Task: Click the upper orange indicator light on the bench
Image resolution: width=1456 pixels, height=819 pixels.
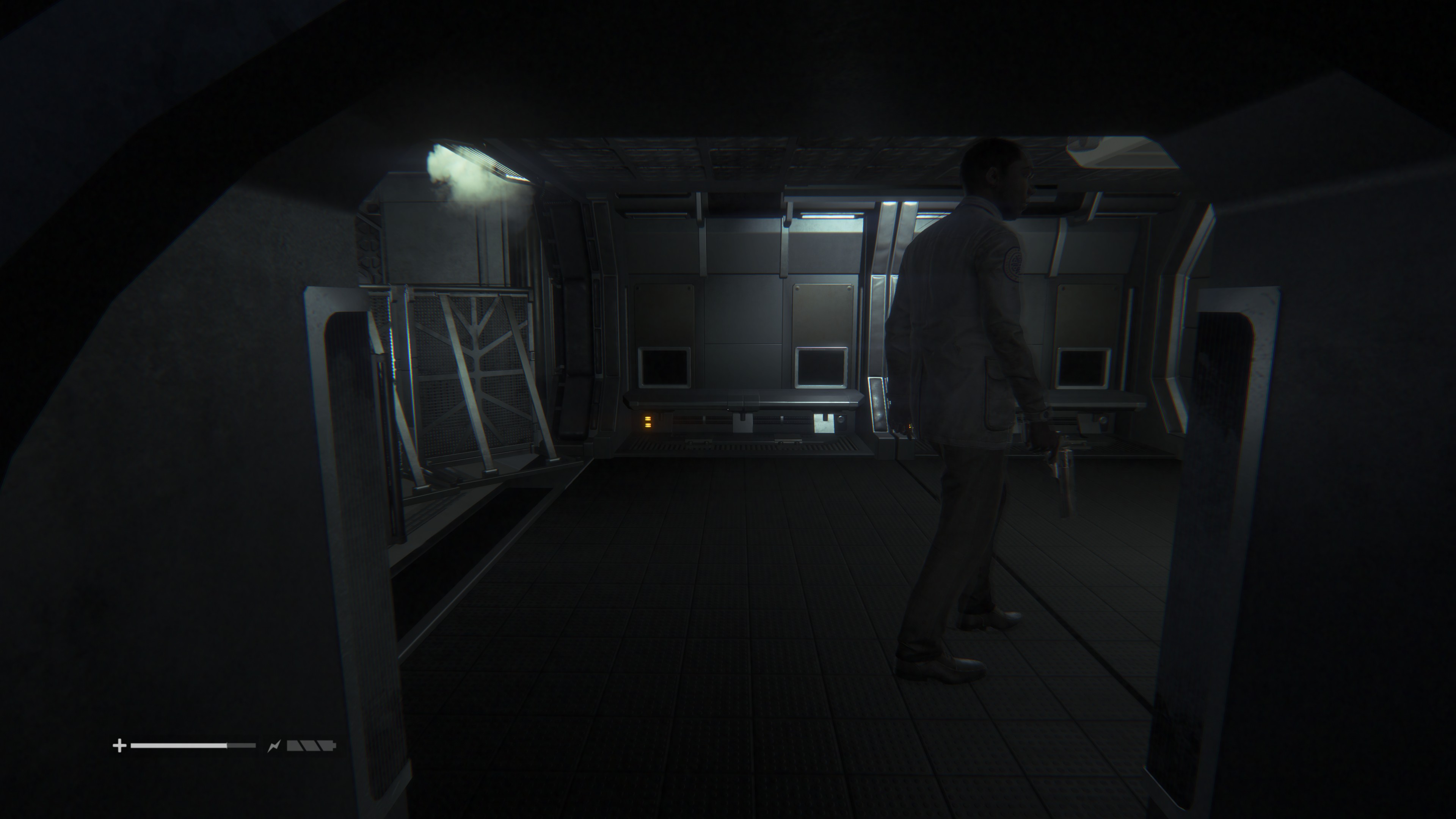Action: pos(648,418)
